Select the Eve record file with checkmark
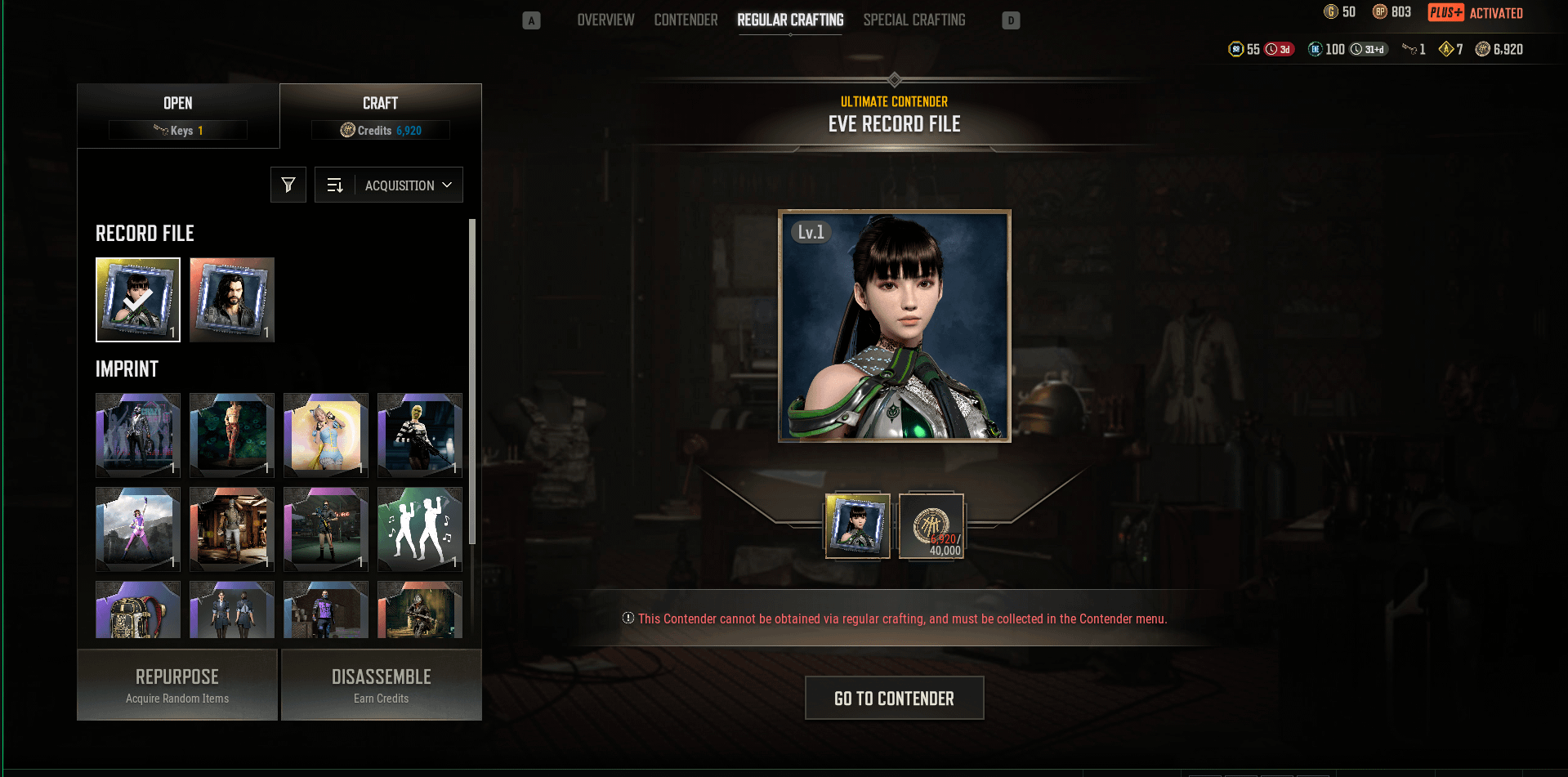Image resolution: width=1568 pixels, height=777 pixels. 138,300
